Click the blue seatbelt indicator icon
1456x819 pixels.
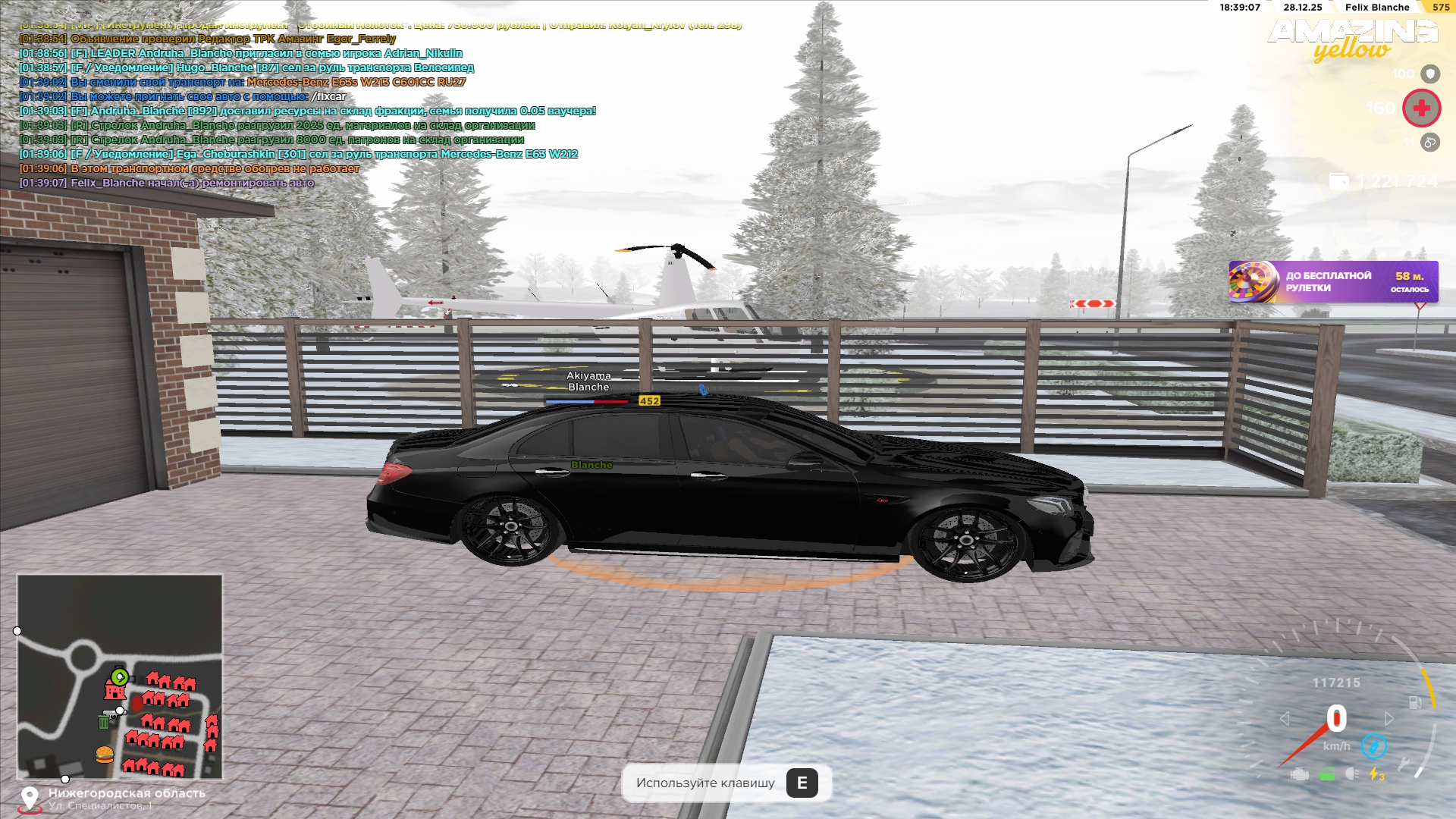(1373, 746)
